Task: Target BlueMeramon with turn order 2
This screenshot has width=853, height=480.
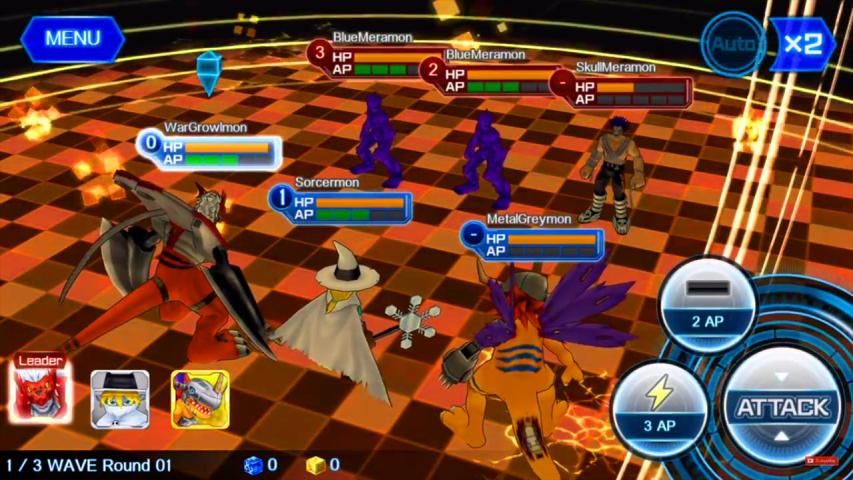Action: tap(492, 73)
